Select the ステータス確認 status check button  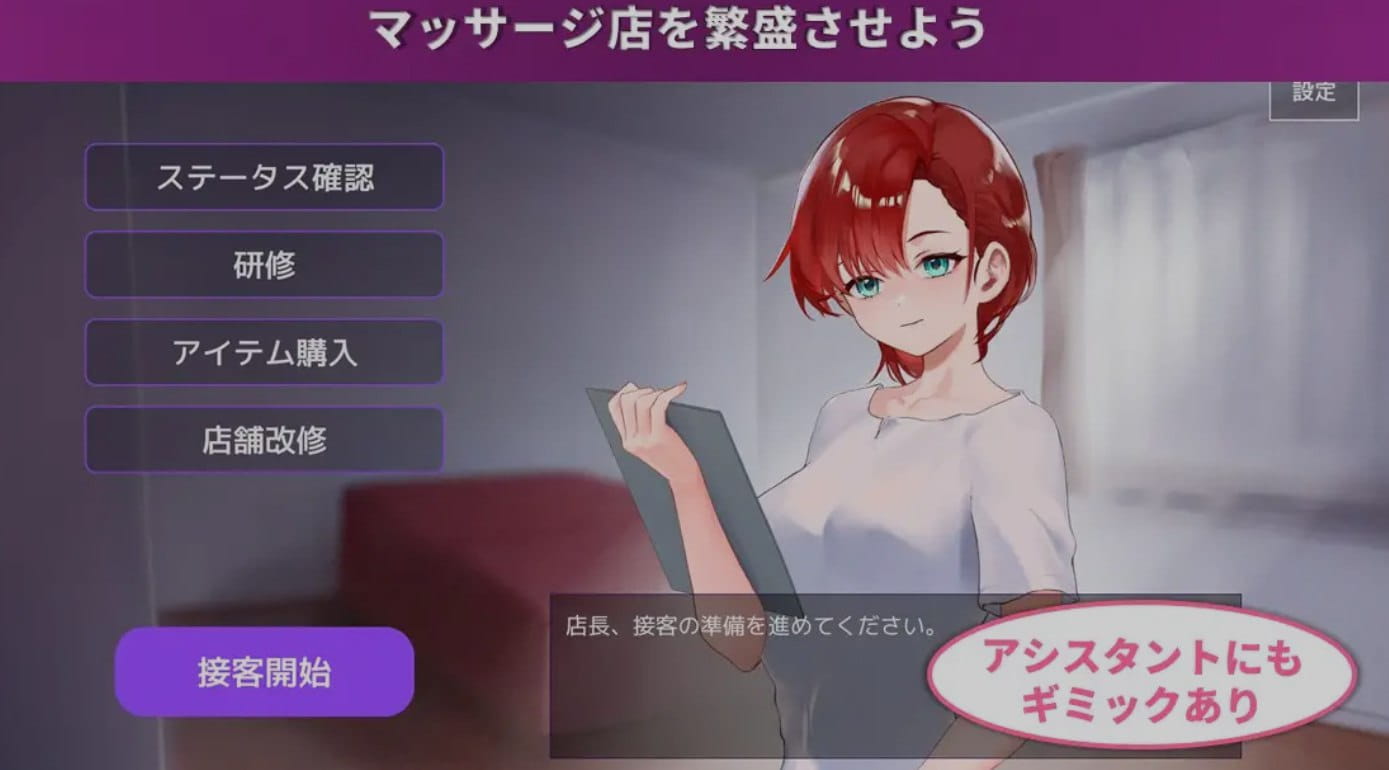pyautogui.click(x=264, y=177)
